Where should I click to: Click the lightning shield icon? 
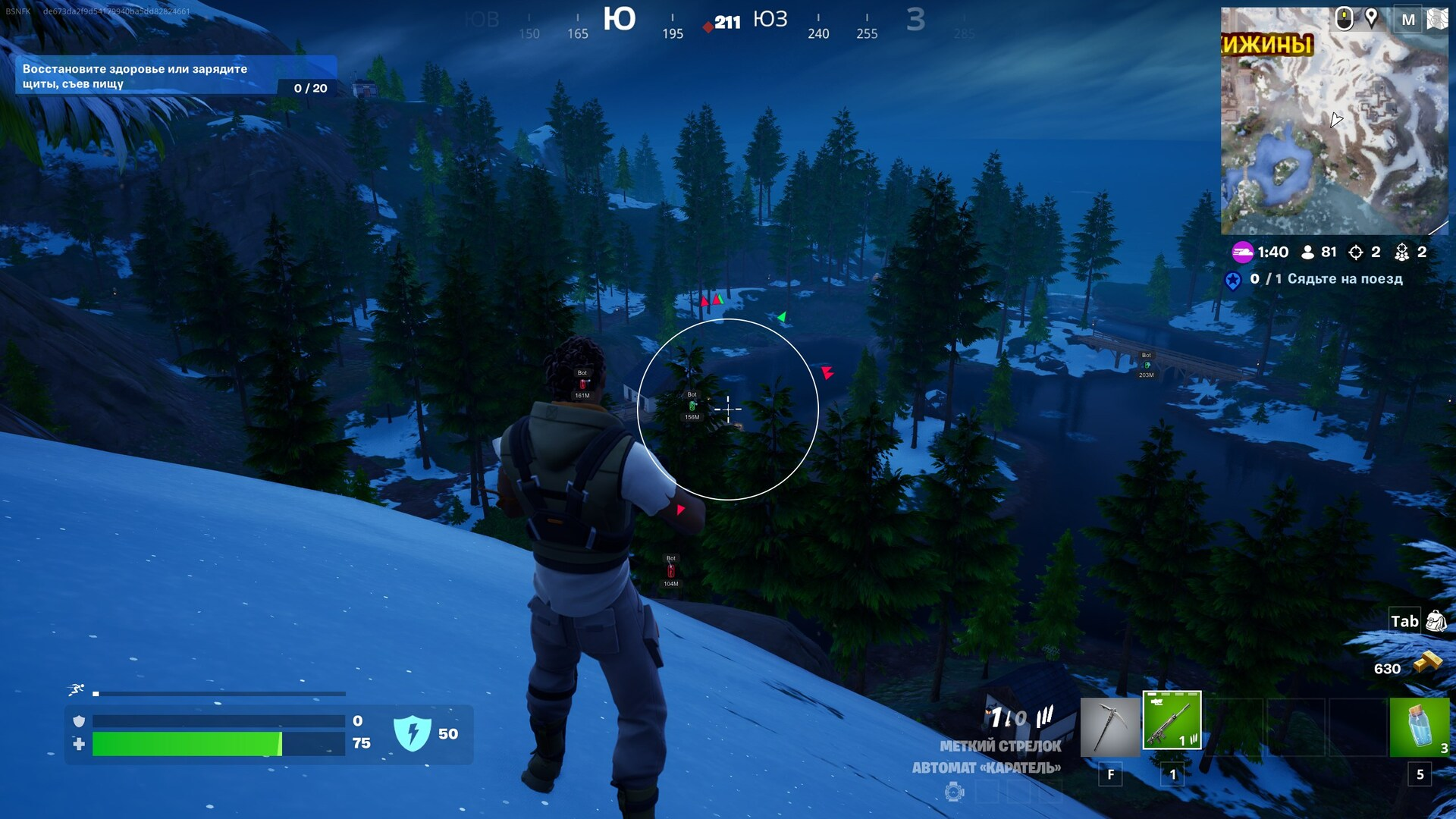click(413, 734)
